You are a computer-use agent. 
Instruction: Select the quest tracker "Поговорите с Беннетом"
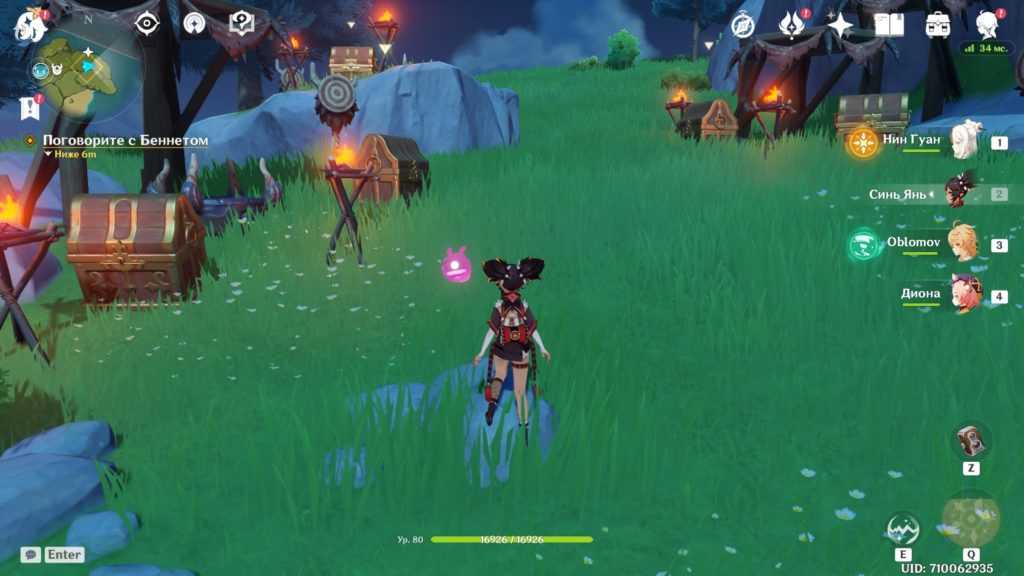point(125,141)
